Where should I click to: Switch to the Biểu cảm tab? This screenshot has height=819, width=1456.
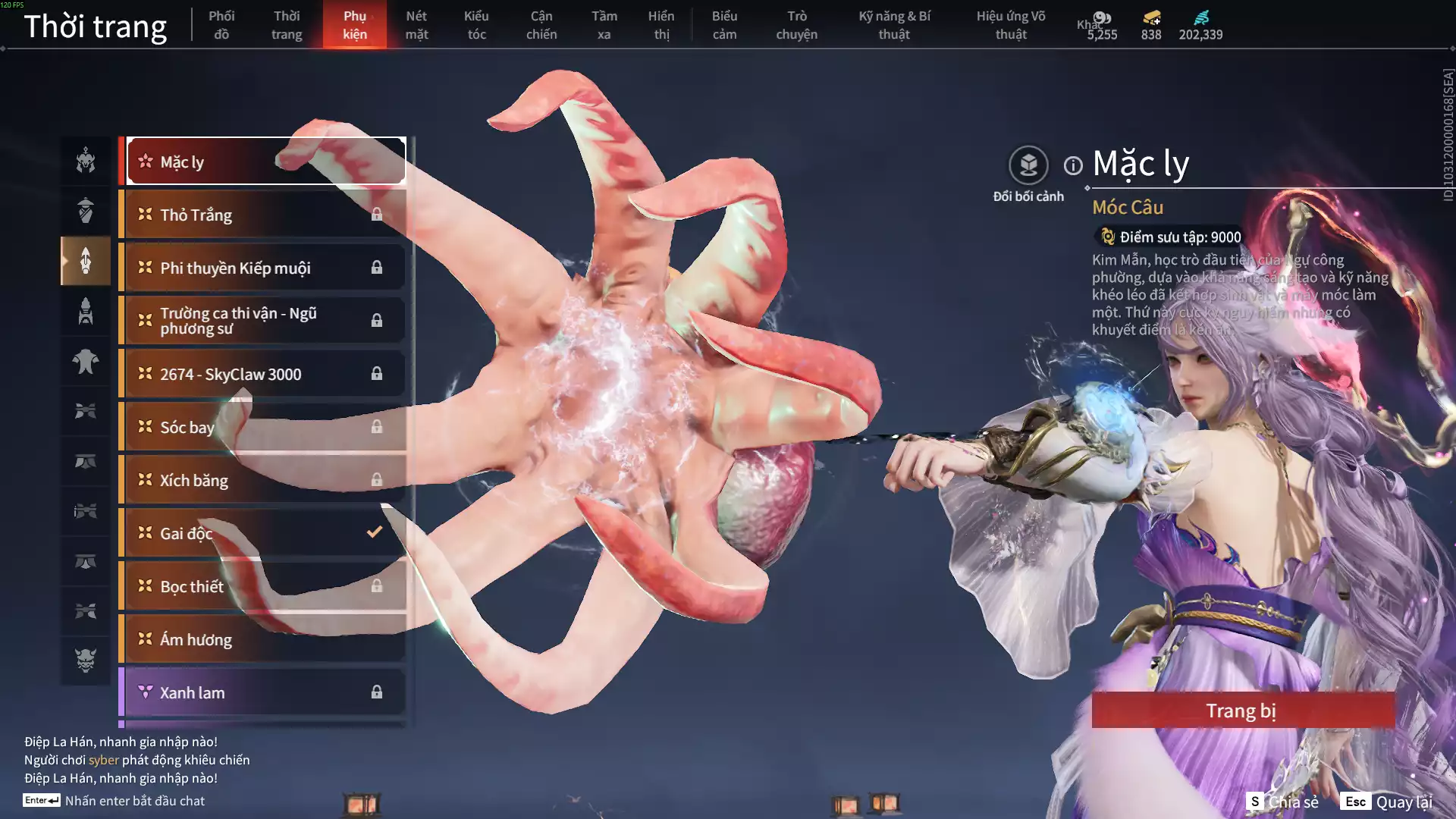coord(724,25)
